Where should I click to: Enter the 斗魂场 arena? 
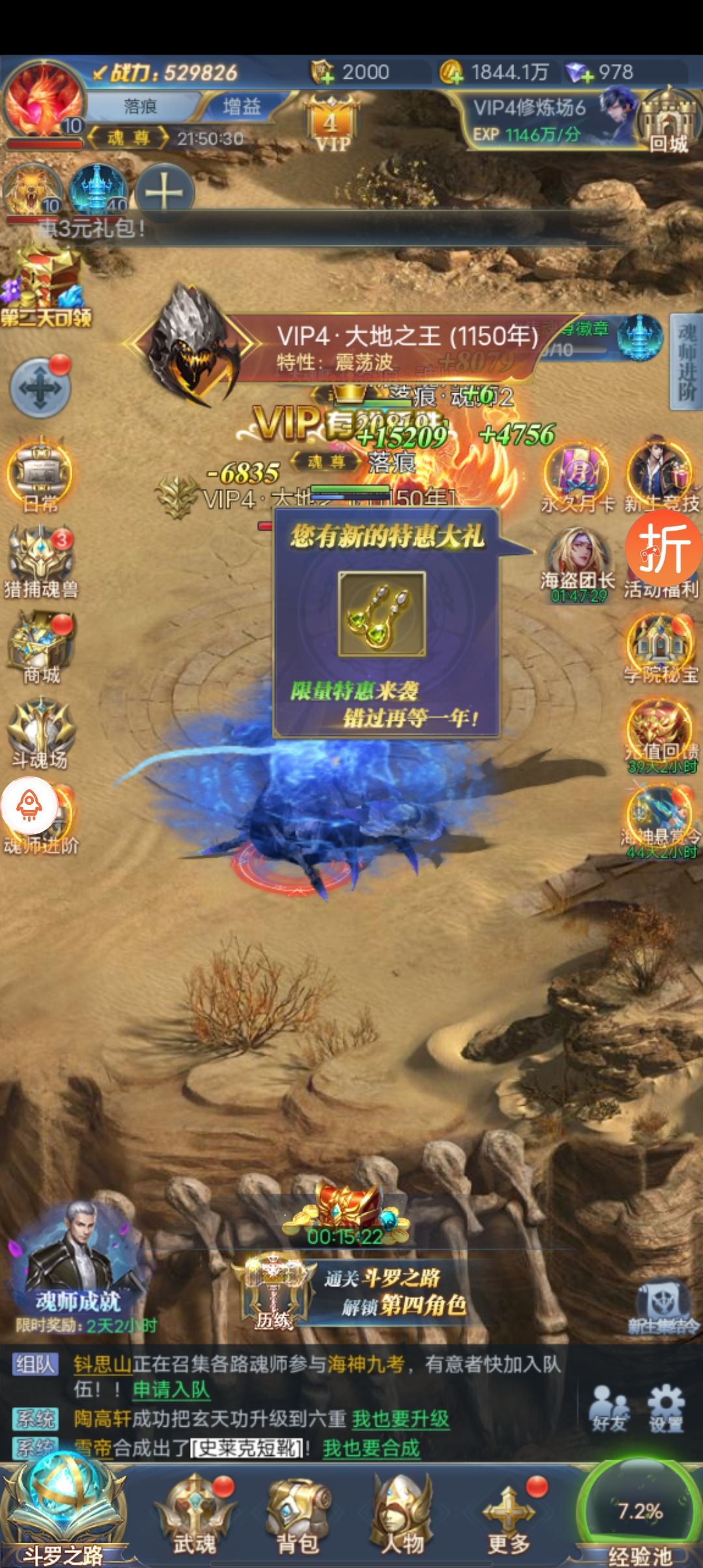pos(40,733)
